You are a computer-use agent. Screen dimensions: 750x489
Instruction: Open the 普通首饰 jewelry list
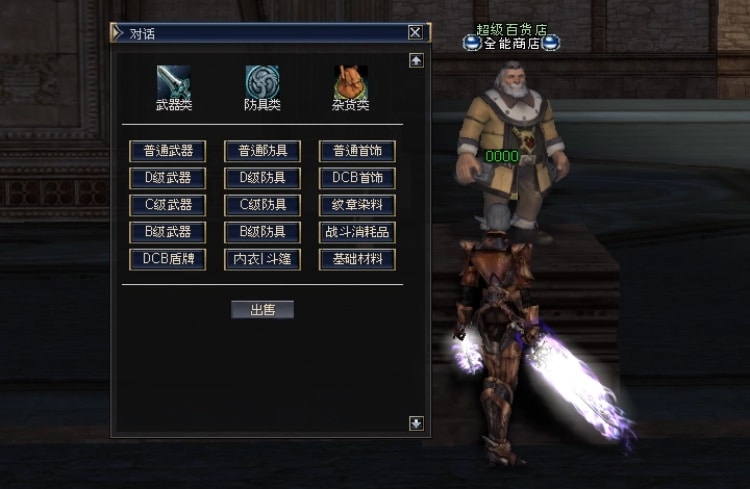click(x=357, y=151)
